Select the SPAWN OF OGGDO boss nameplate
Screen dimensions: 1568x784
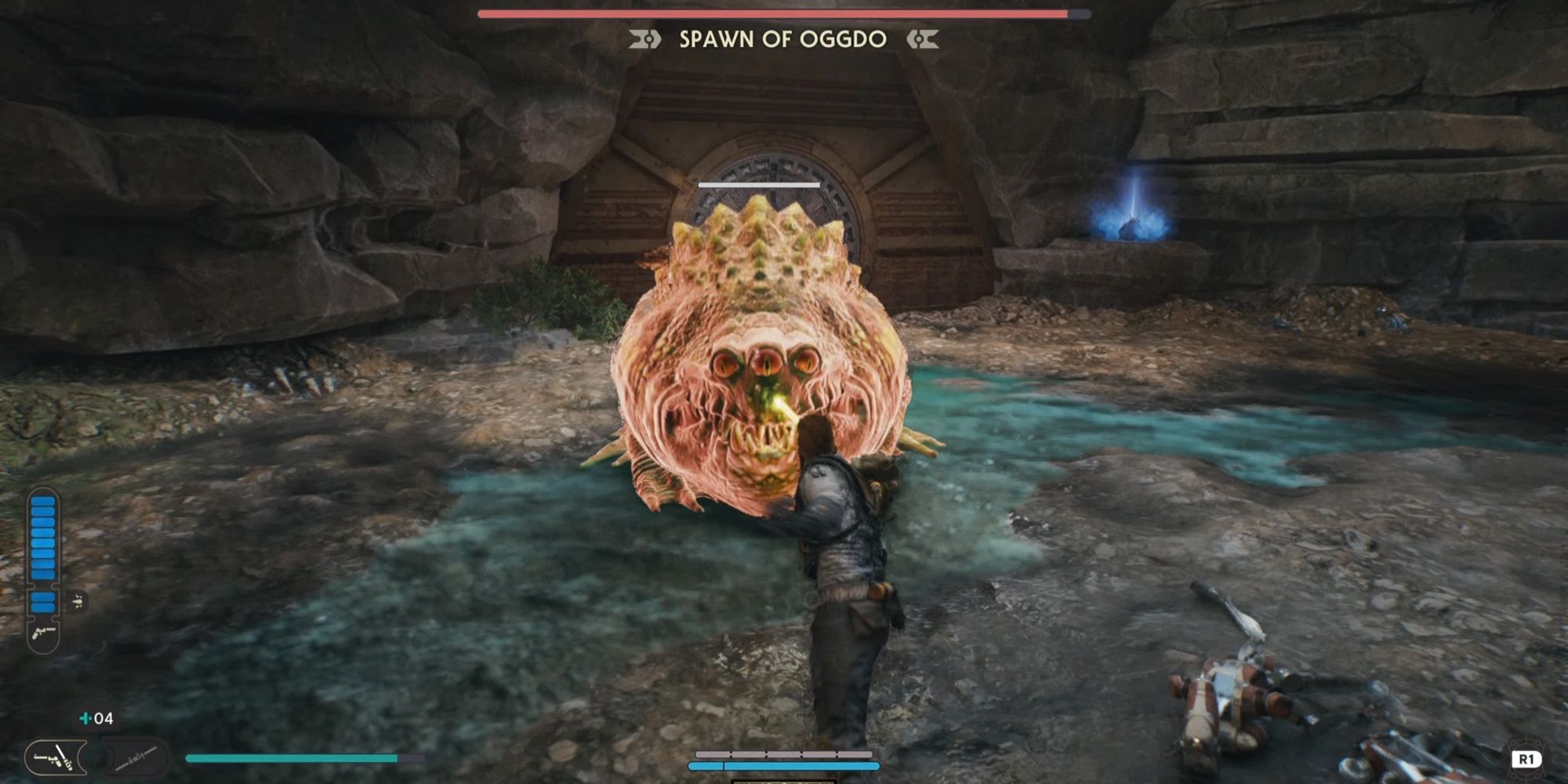pyautogui.click(x=784, y=38)
